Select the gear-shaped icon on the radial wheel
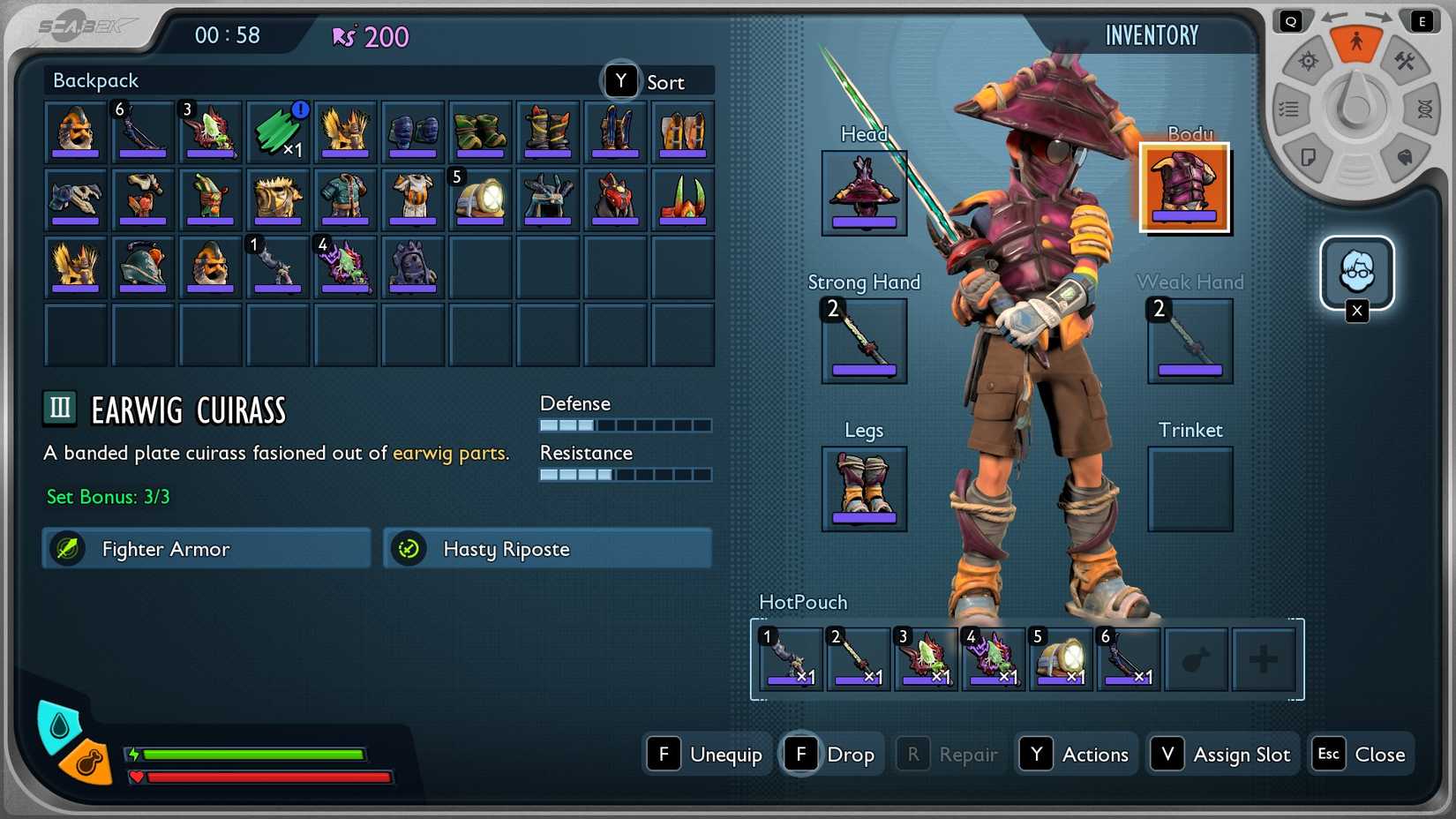1456x819 pixels. coord(1307,61)
